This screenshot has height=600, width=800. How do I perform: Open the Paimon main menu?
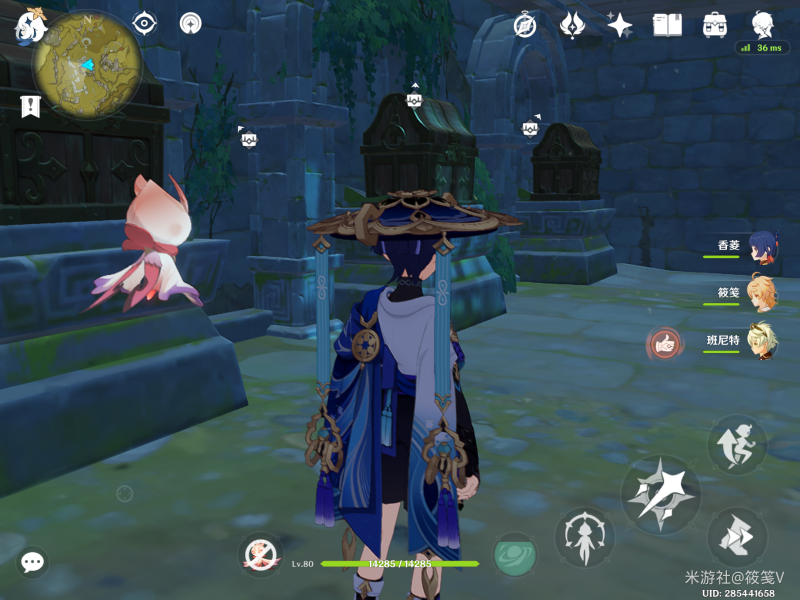tap(28, 27)
